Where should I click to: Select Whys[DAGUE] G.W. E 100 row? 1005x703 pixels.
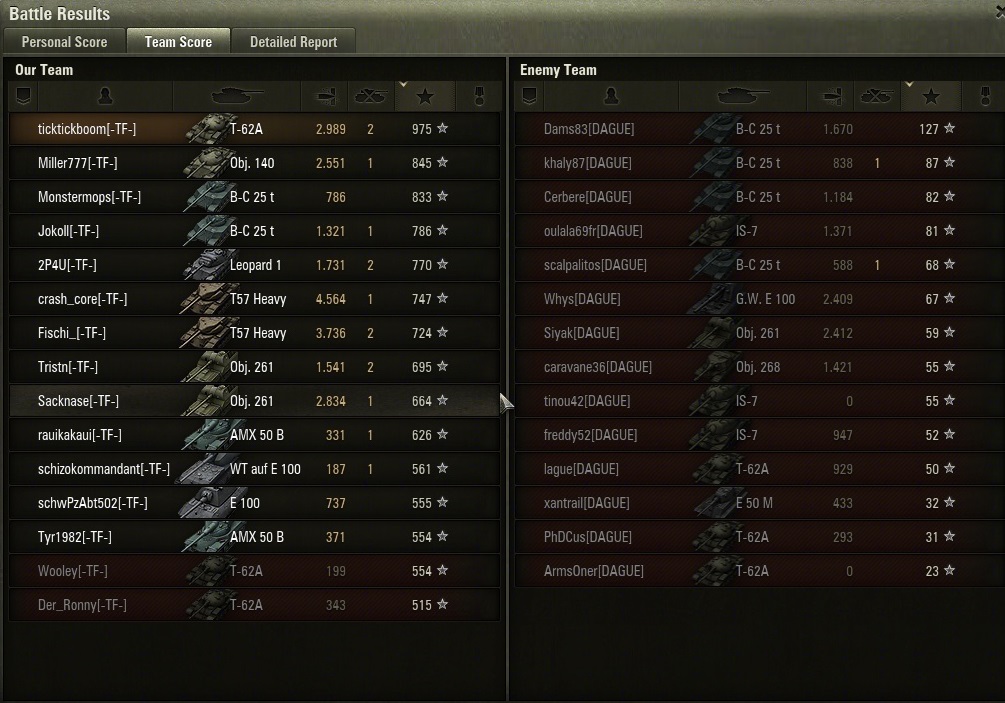[x=582, y=299]
